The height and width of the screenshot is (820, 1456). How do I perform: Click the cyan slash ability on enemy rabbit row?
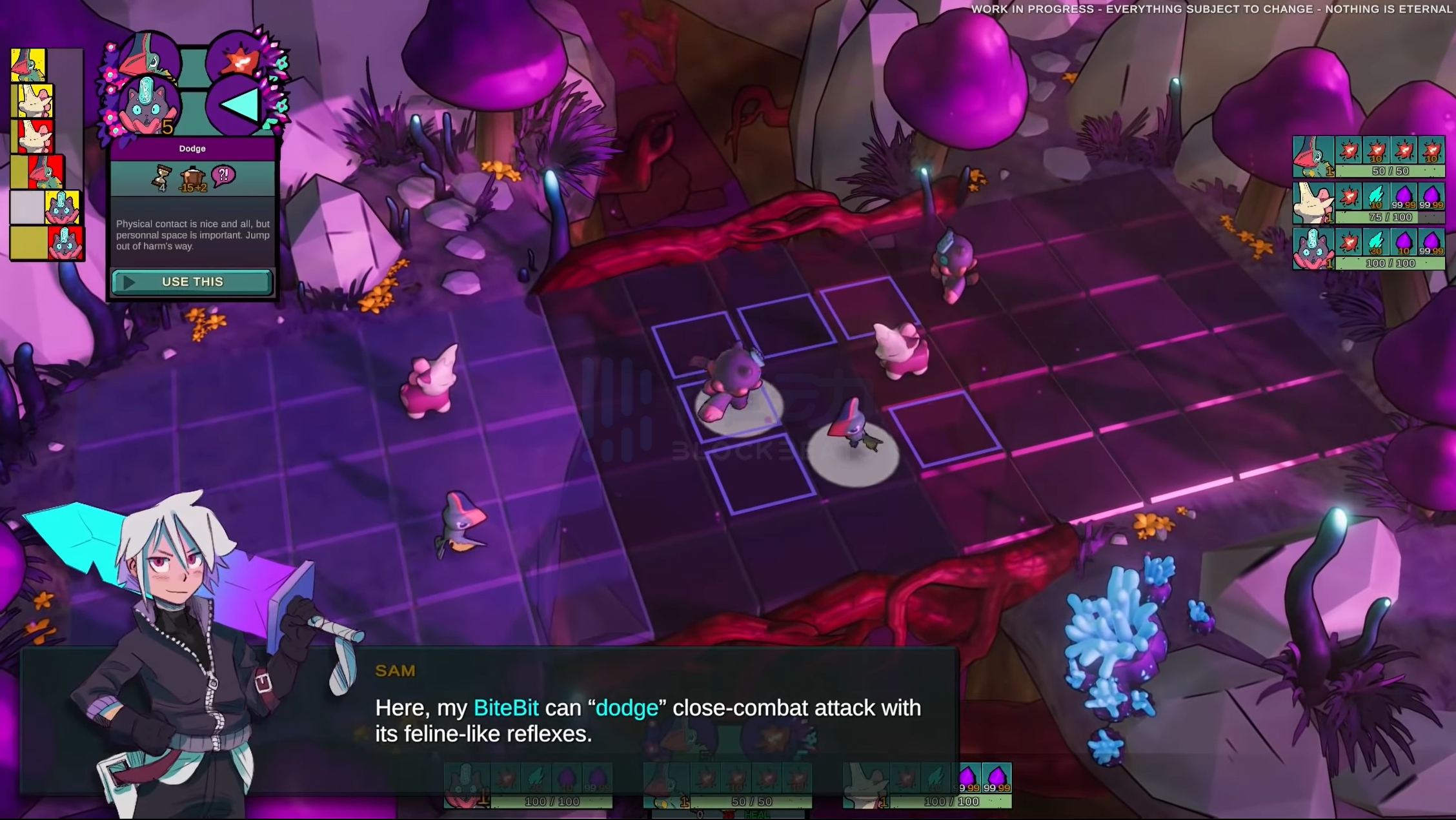(1376, 196)
